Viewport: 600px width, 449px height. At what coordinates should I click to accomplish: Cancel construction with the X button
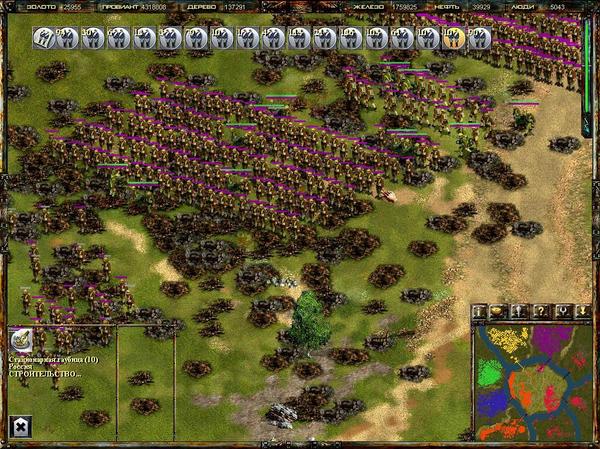pyautogui.click(x=19, y=428)
